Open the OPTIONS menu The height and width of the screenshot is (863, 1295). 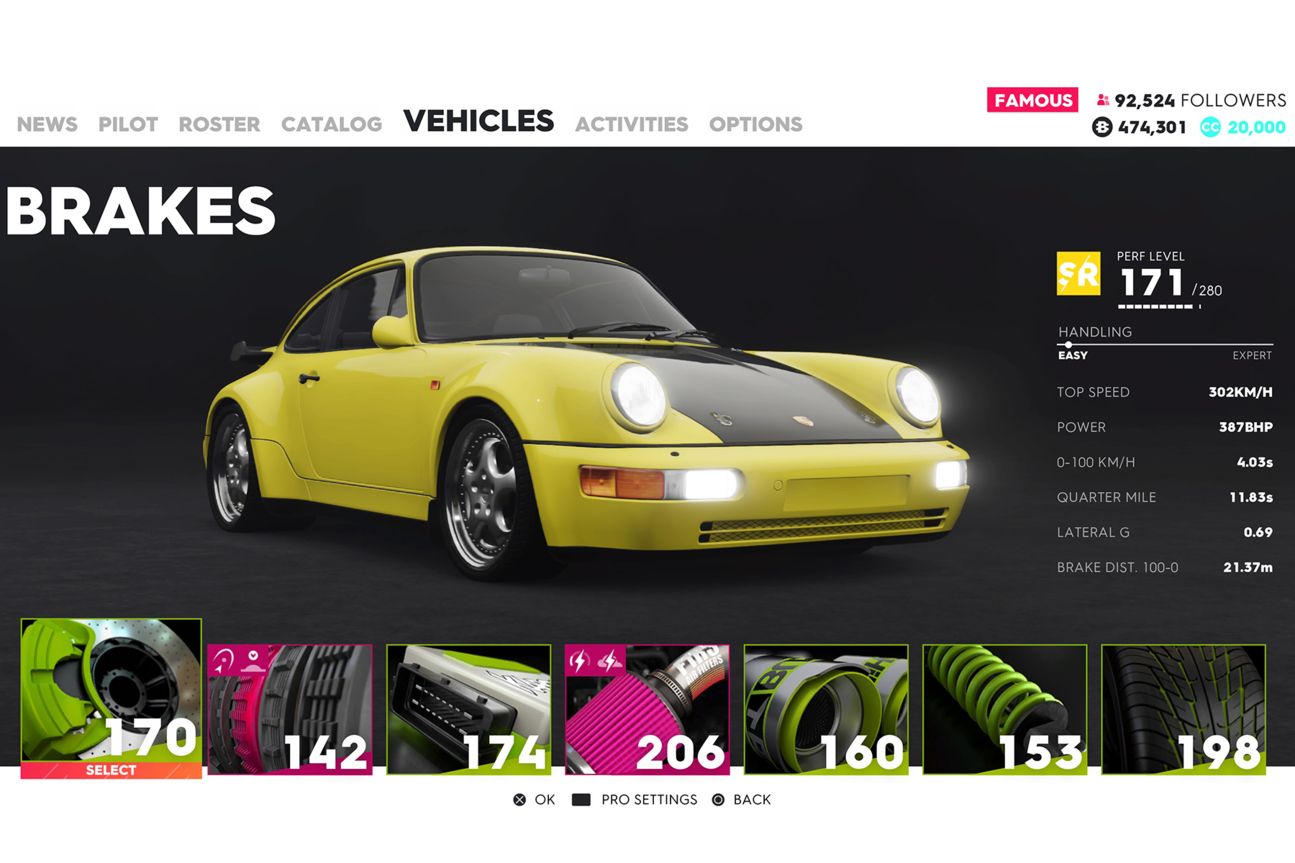tap(755, 124)
